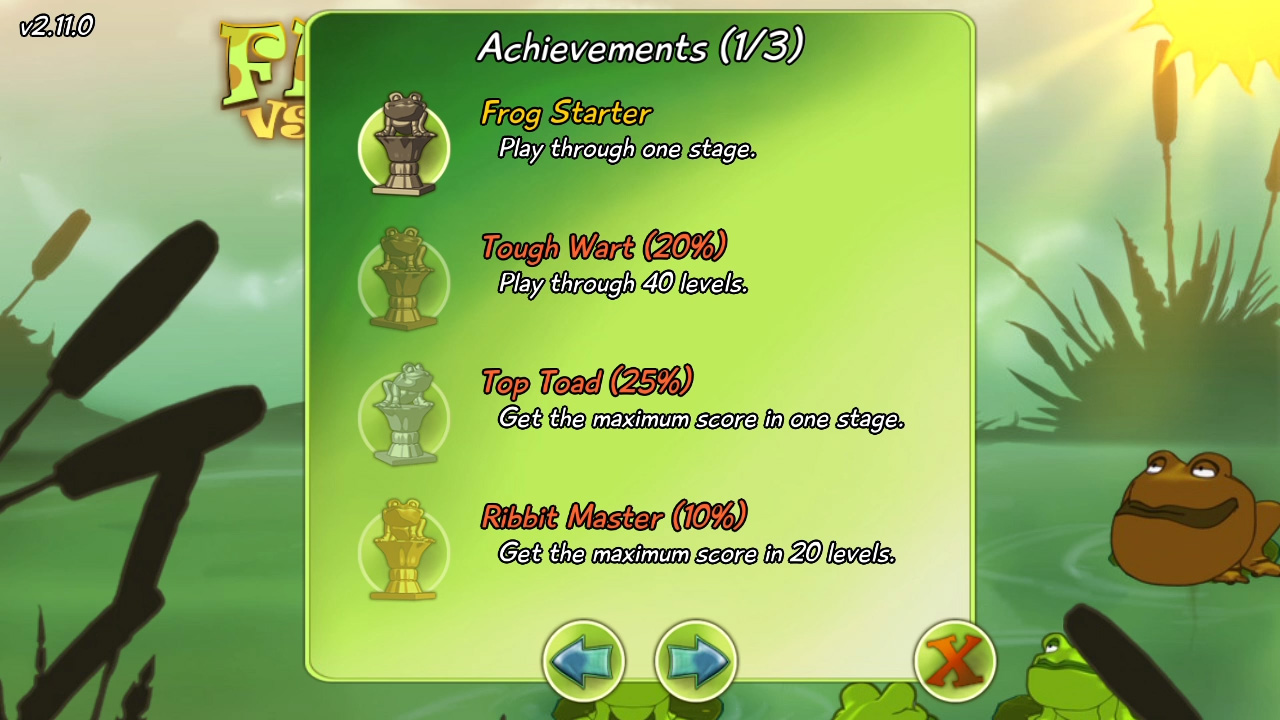Select the Frog Starter trophy icon
The width and height of the screenshot is (1280, 720).
click(403, 146)
